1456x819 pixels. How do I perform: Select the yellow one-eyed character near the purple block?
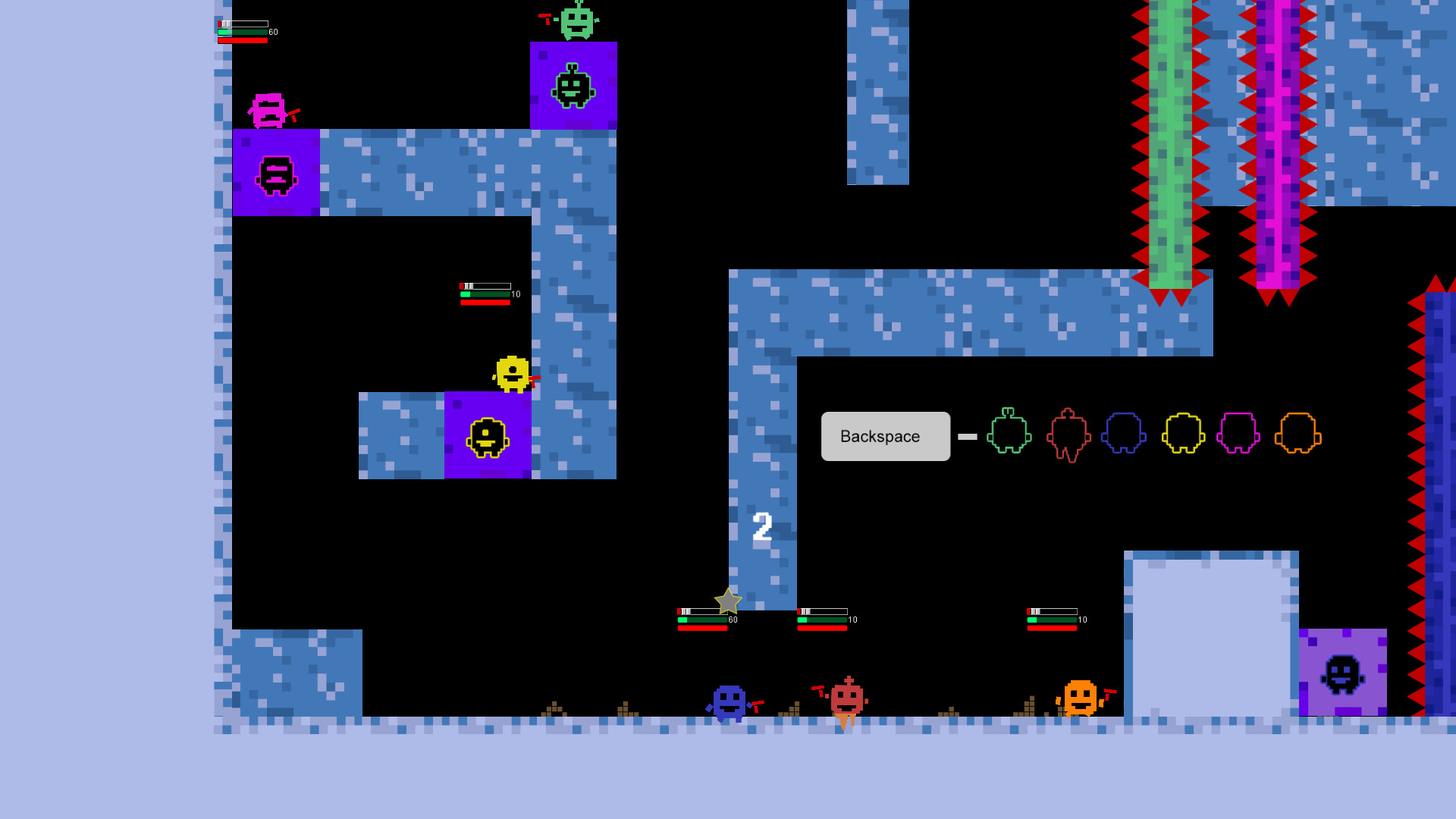tap(513, 373)
